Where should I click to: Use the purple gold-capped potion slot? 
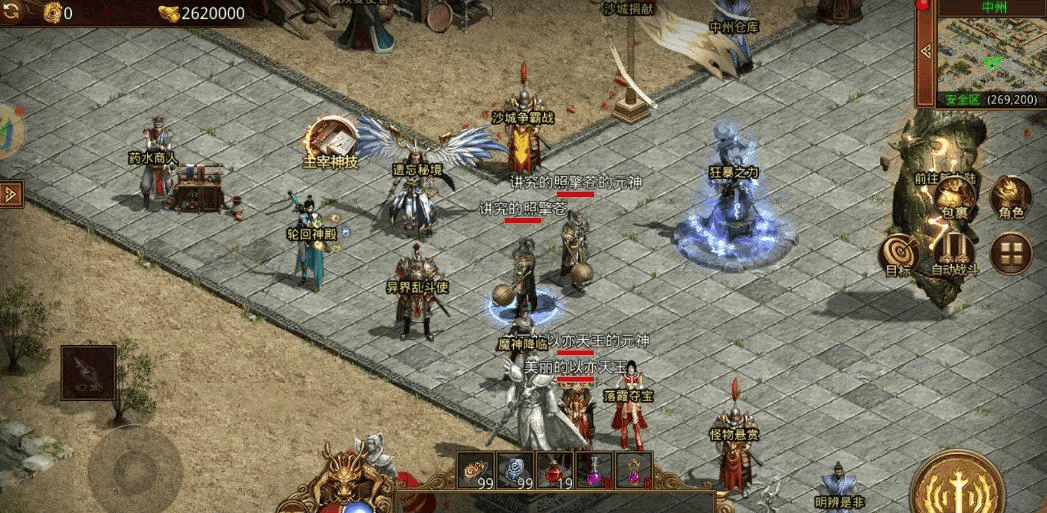coord(633,470)
